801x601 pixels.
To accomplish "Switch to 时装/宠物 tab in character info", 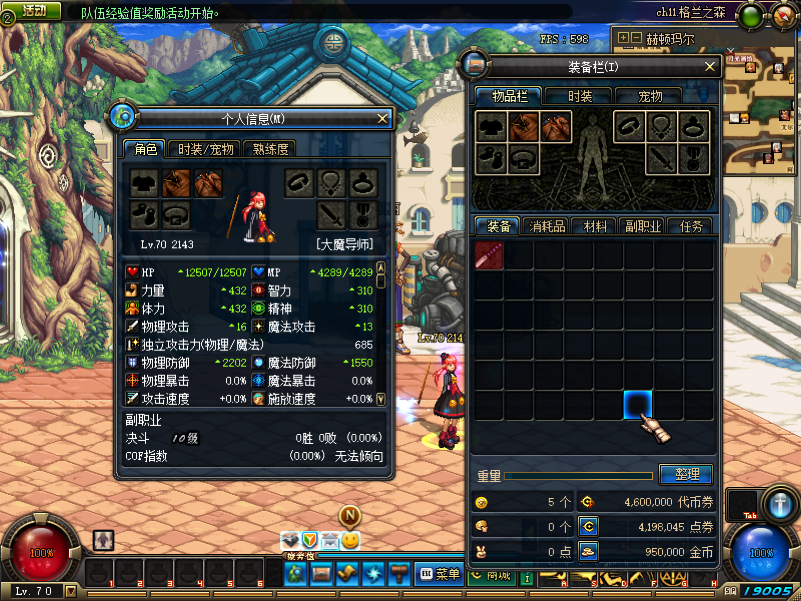I will pos(205,149).
